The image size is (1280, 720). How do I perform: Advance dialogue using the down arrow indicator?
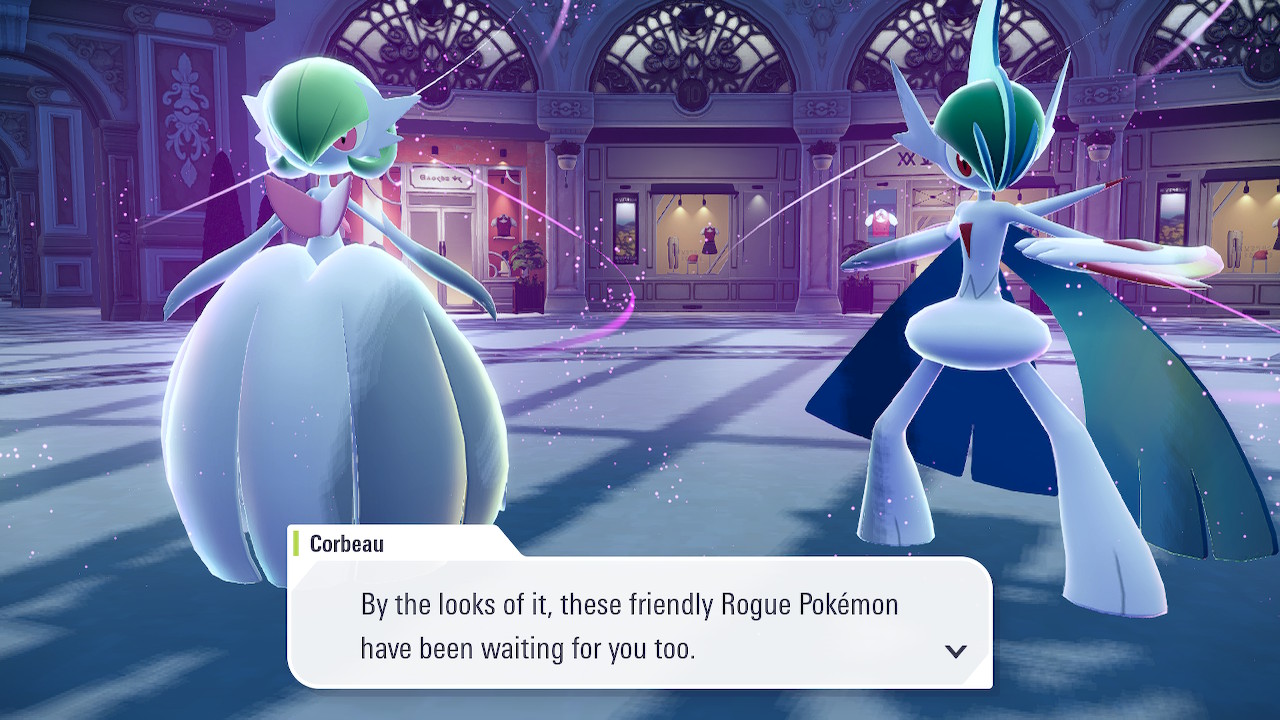(x=956, y=651)
